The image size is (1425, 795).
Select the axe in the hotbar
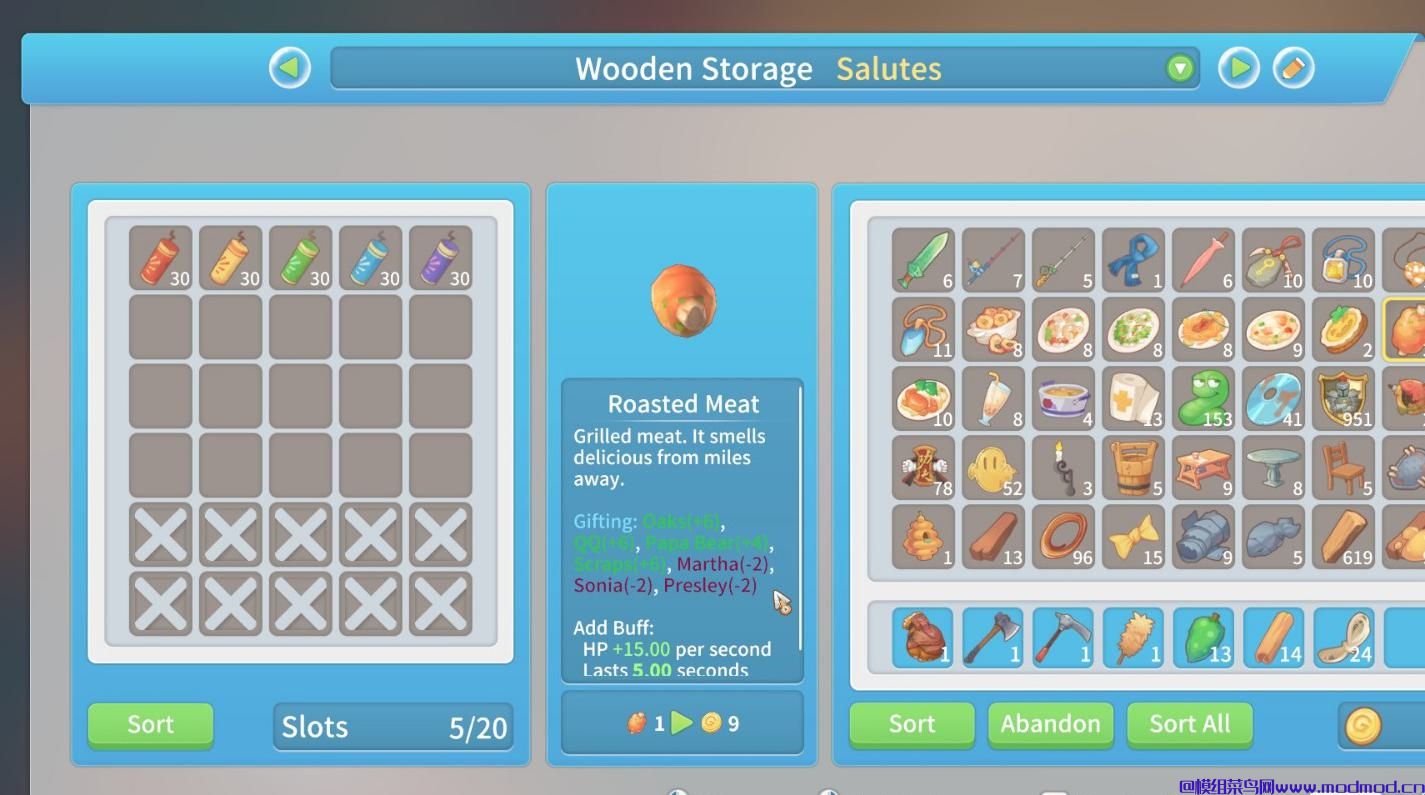click(x=993, y=638)
